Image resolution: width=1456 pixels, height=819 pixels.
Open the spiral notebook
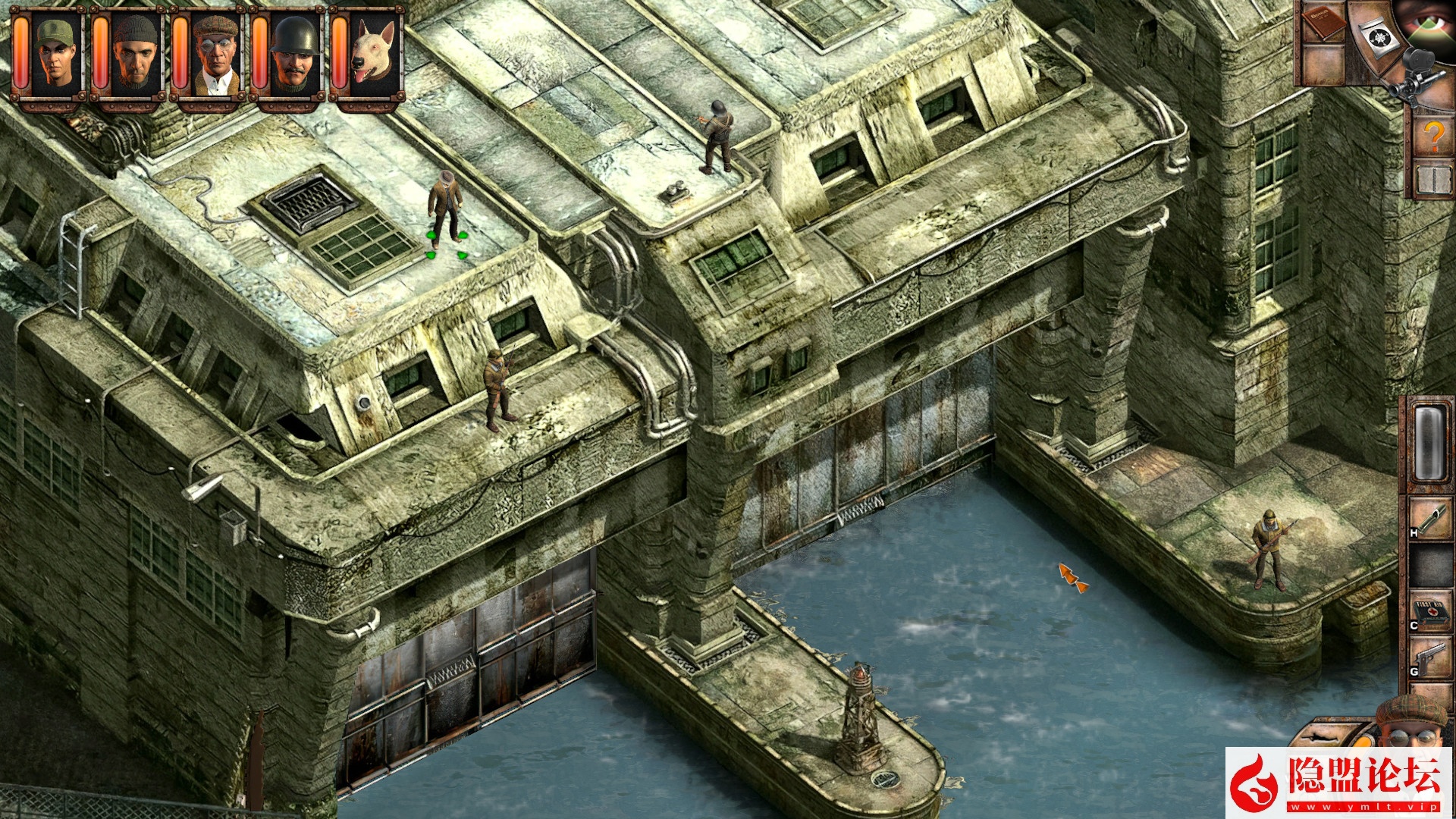click(1433, 180)
